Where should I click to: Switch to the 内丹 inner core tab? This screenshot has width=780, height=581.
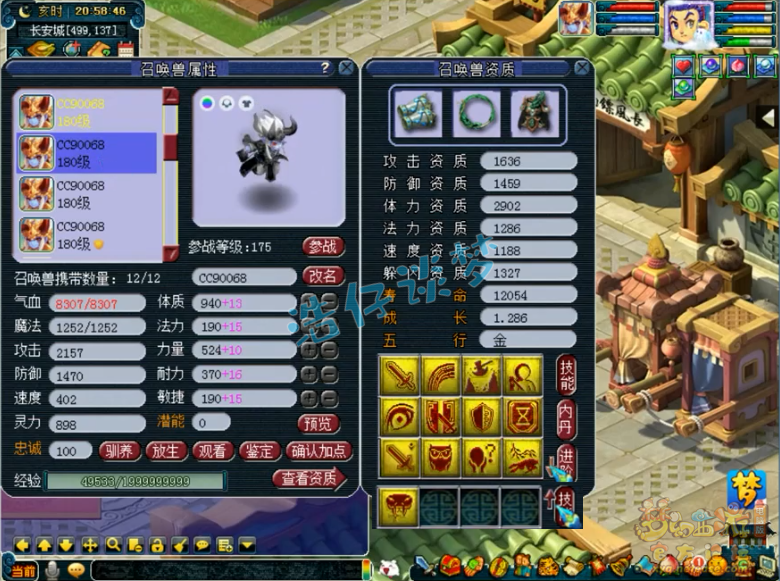tap(566, 418)
